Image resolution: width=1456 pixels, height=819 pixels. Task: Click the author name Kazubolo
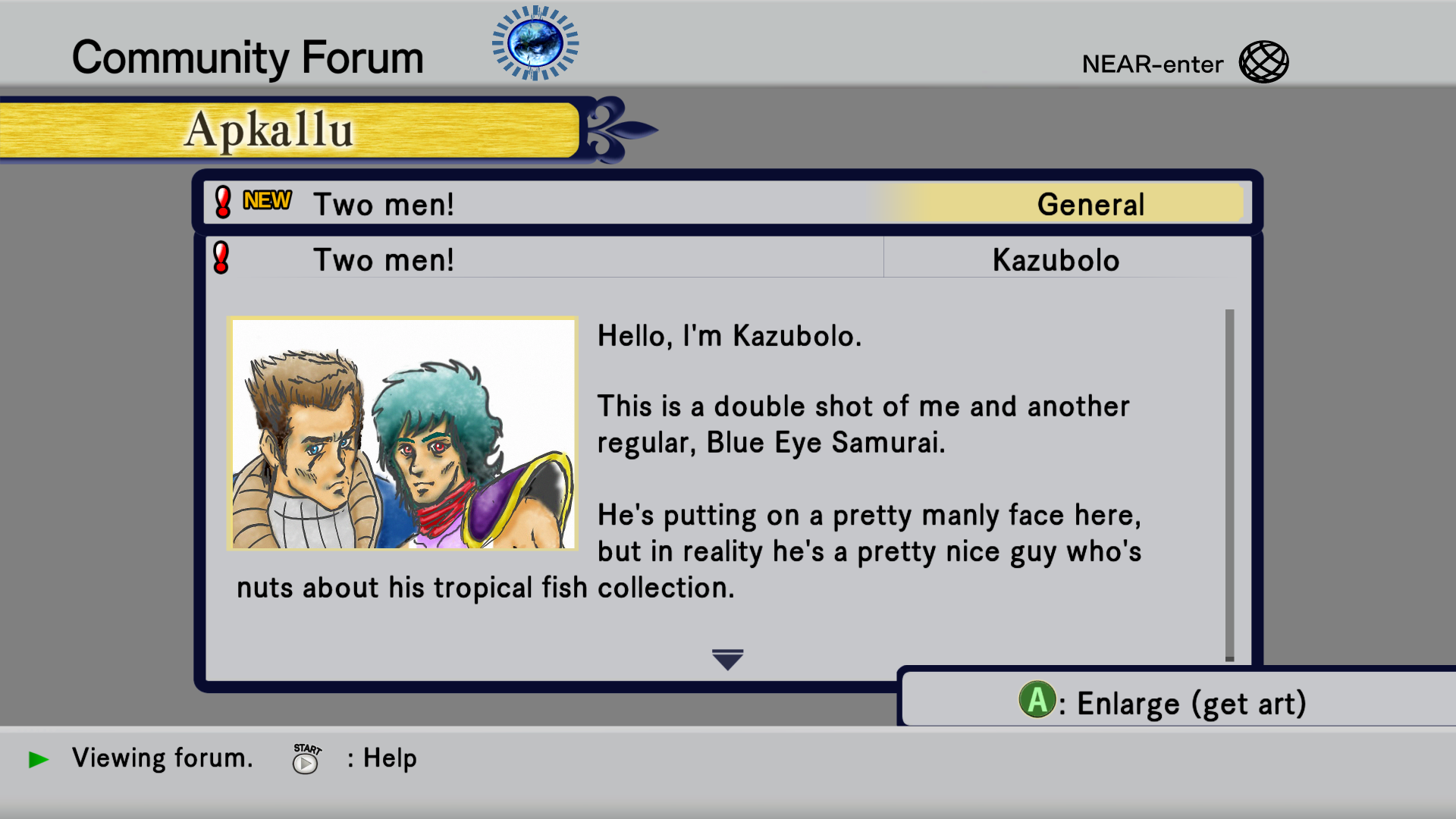click(x=1056, y=260)
